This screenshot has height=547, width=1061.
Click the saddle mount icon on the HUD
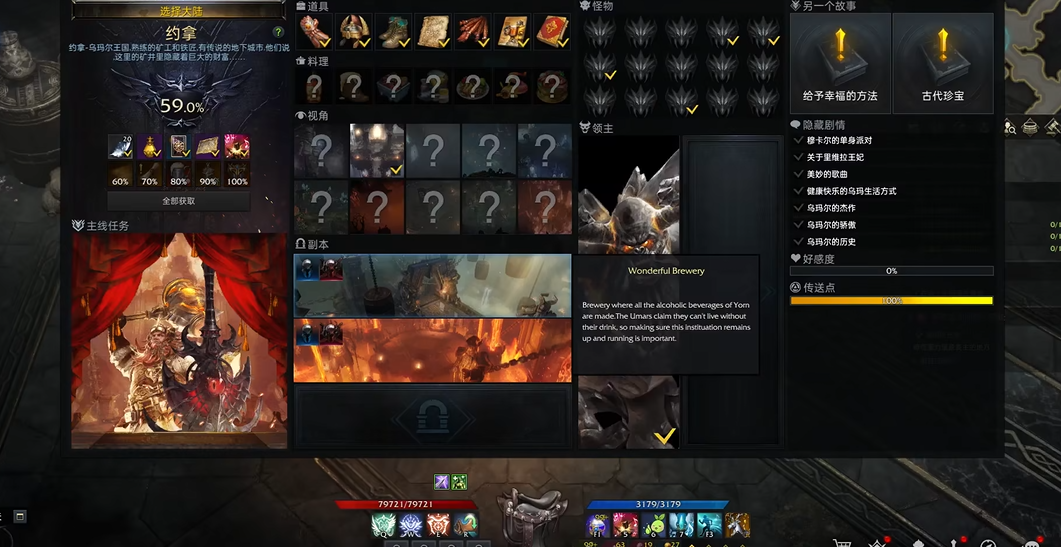click(533, 512)
